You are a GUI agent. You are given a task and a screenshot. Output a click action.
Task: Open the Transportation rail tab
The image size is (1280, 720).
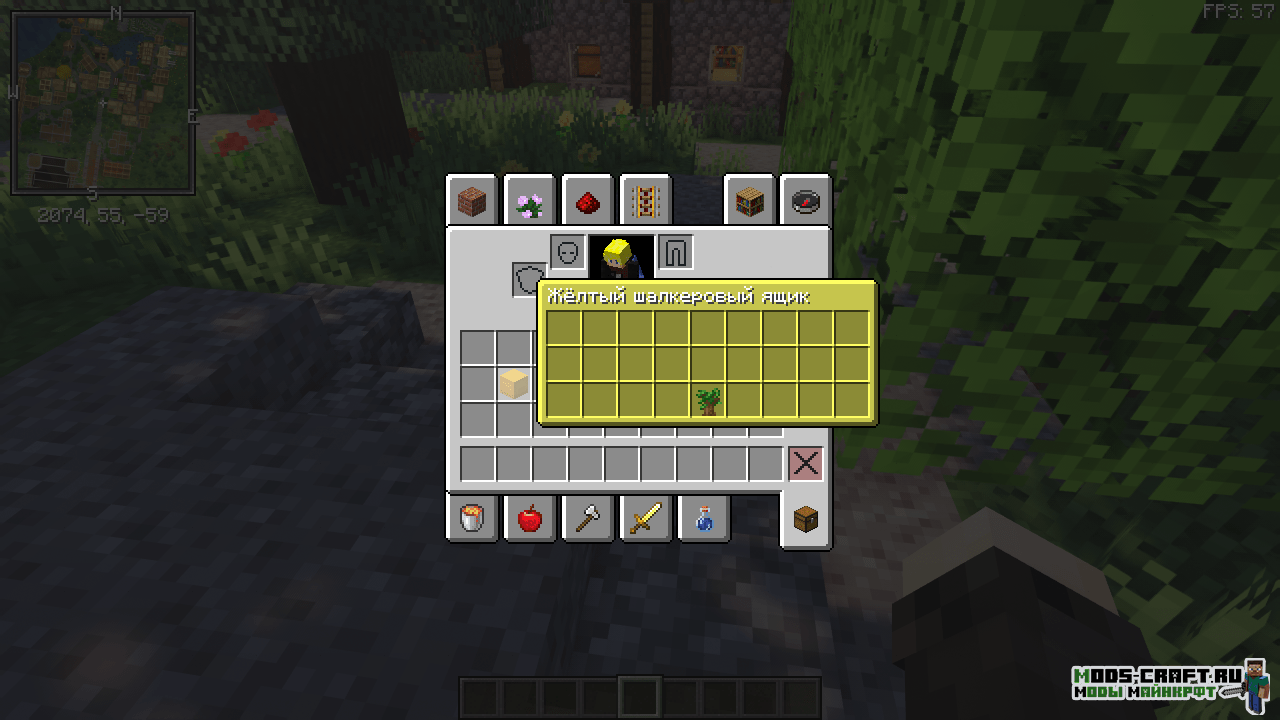pyautogui.click(x=645, y=202)
